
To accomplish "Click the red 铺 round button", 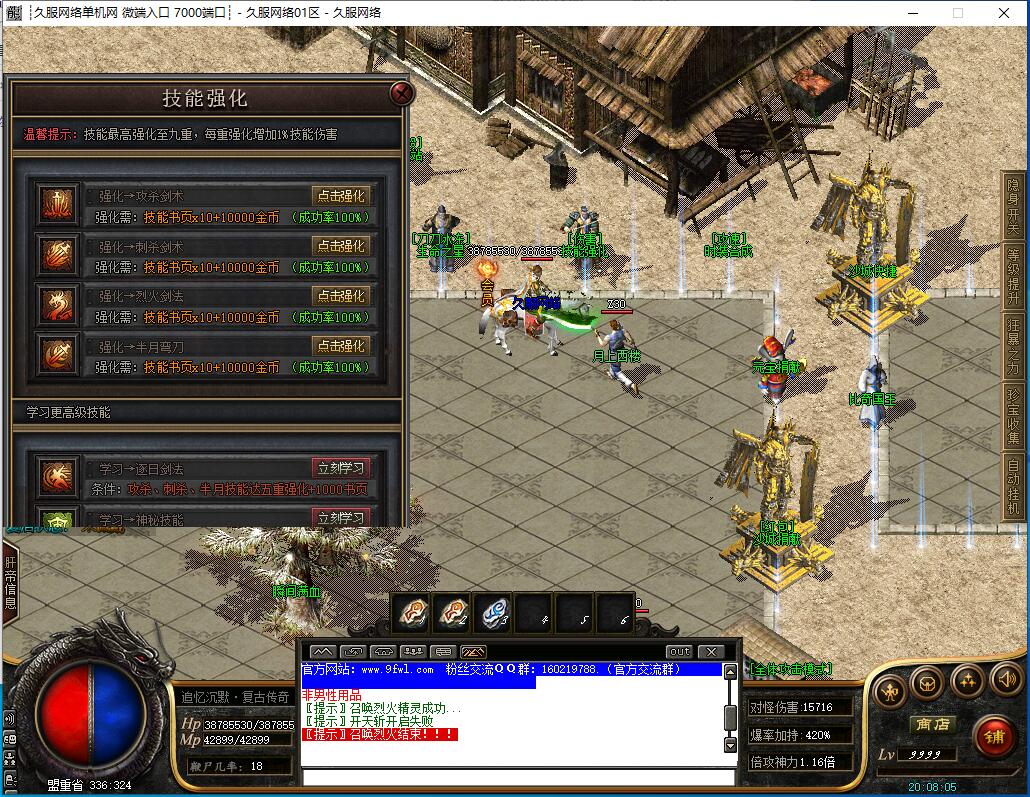I will point(994,739).
